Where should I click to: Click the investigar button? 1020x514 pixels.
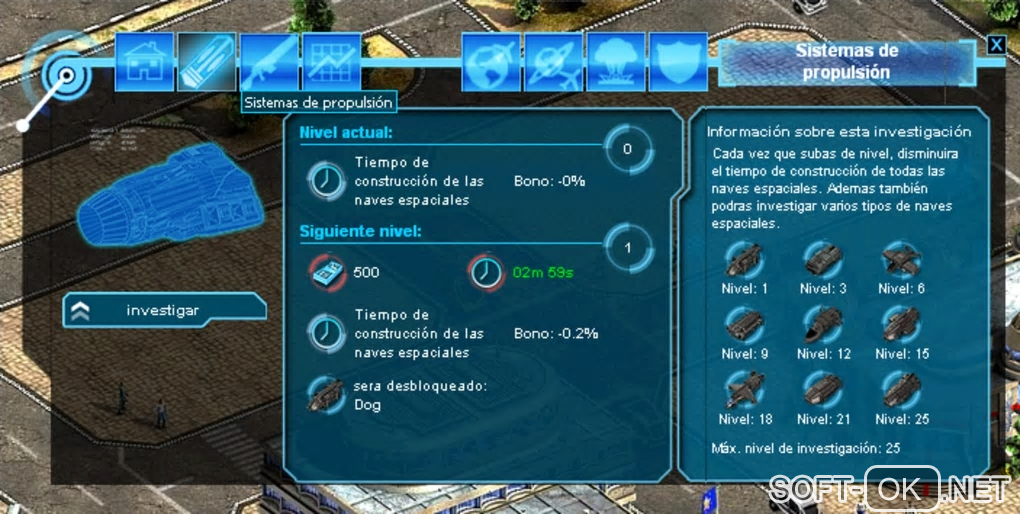(x=165, y=310)
